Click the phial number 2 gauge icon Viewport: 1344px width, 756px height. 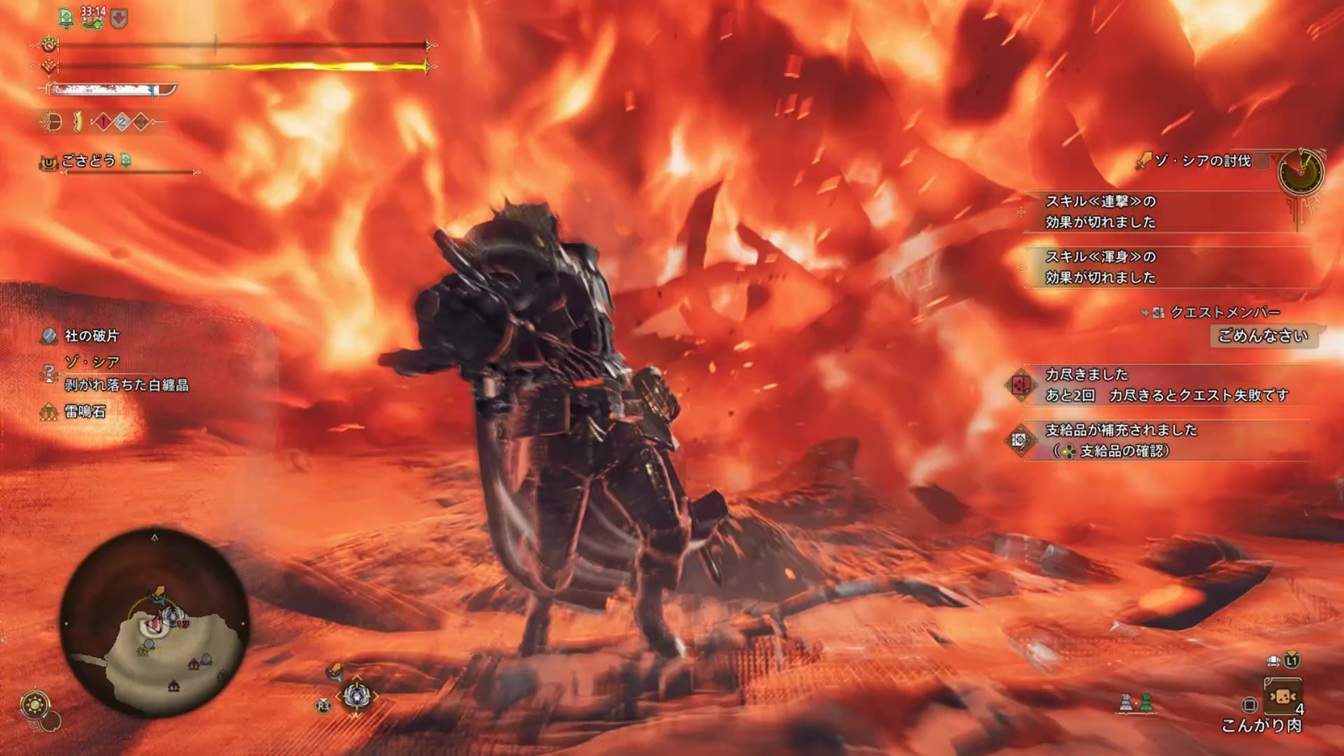[122, 122]
